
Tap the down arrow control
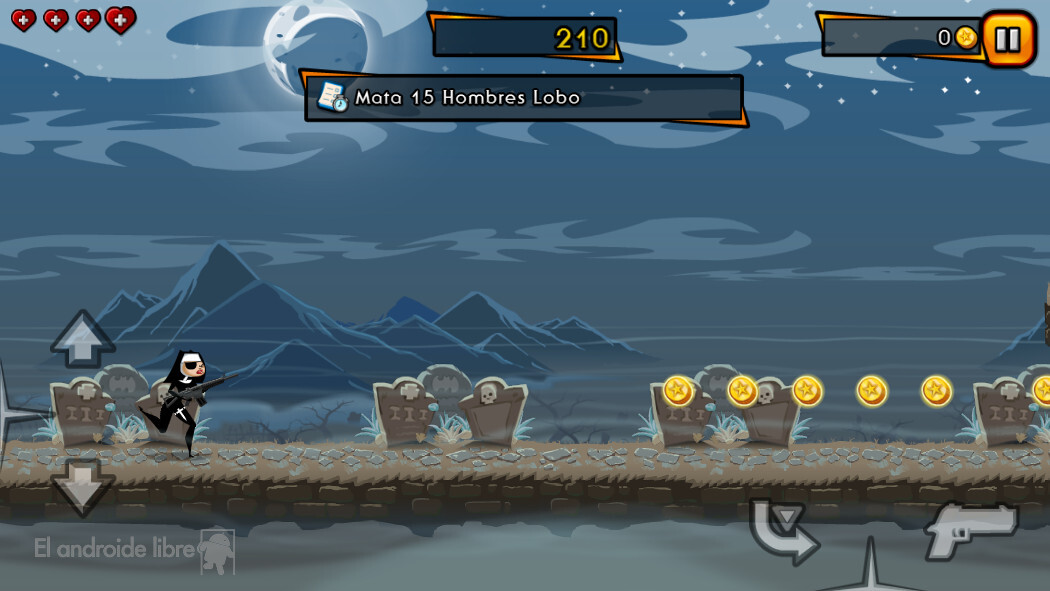[x=83, y=486]
